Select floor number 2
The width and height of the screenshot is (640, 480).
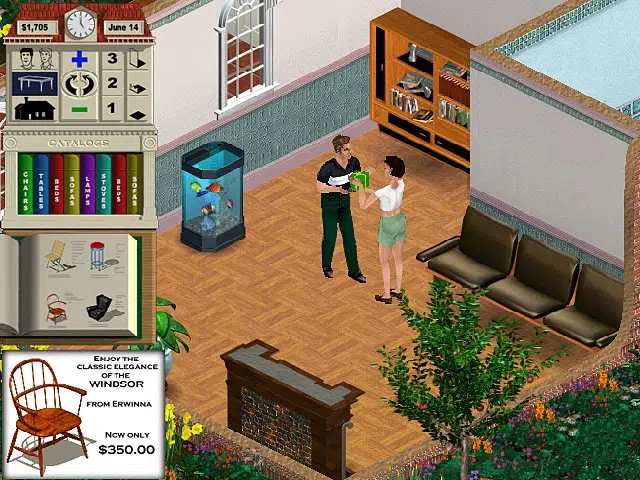tap(112, 84)
